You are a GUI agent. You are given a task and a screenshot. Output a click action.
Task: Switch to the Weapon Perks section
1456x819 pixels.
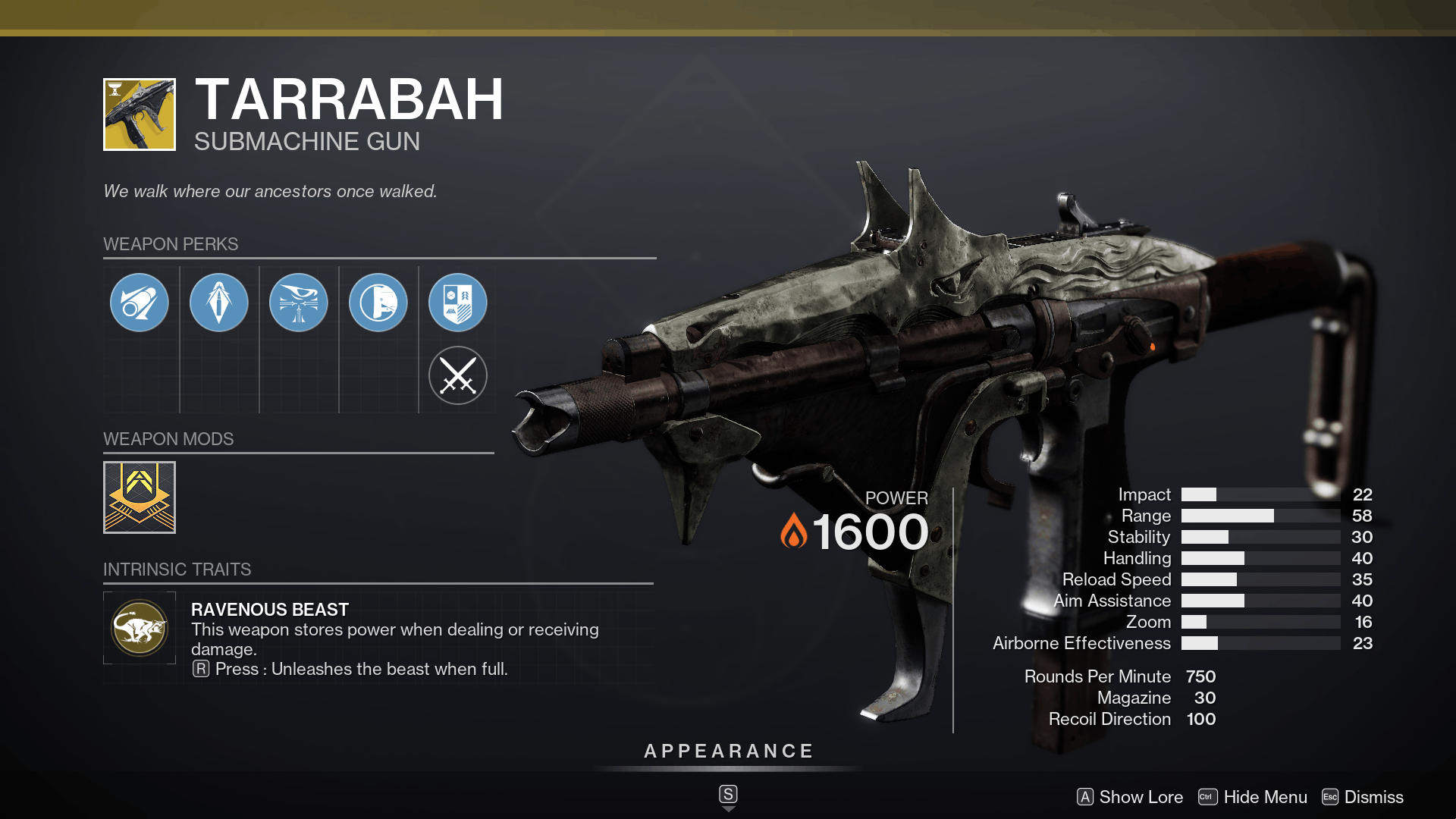pyautogui.click(x=170, y=244)
